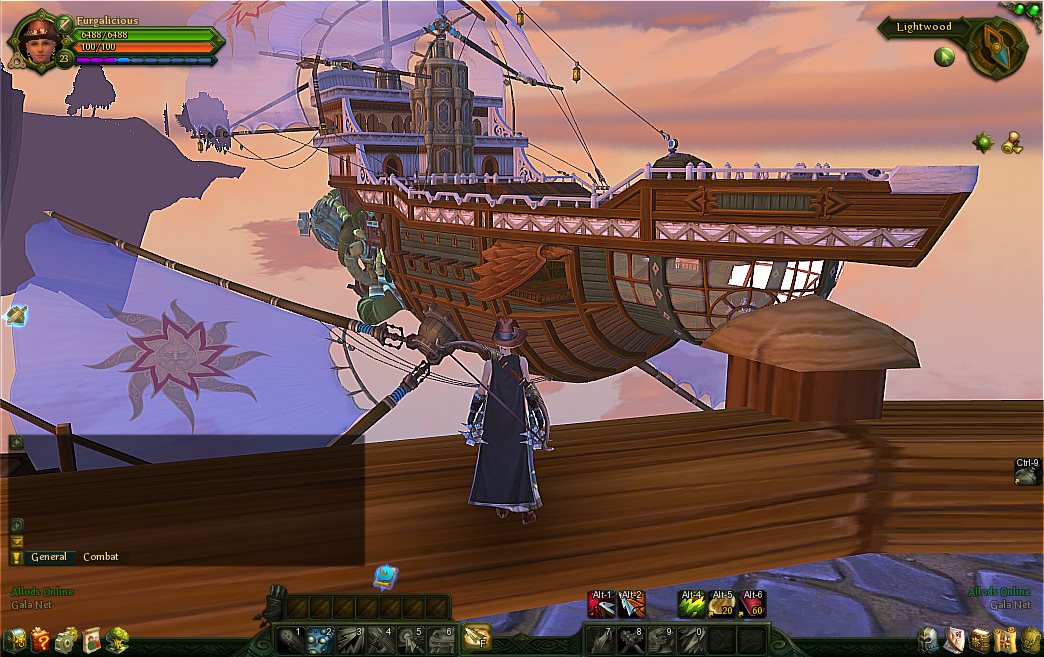
Task: Click the Furgalicious character portrait
Action: coord(33,40)
